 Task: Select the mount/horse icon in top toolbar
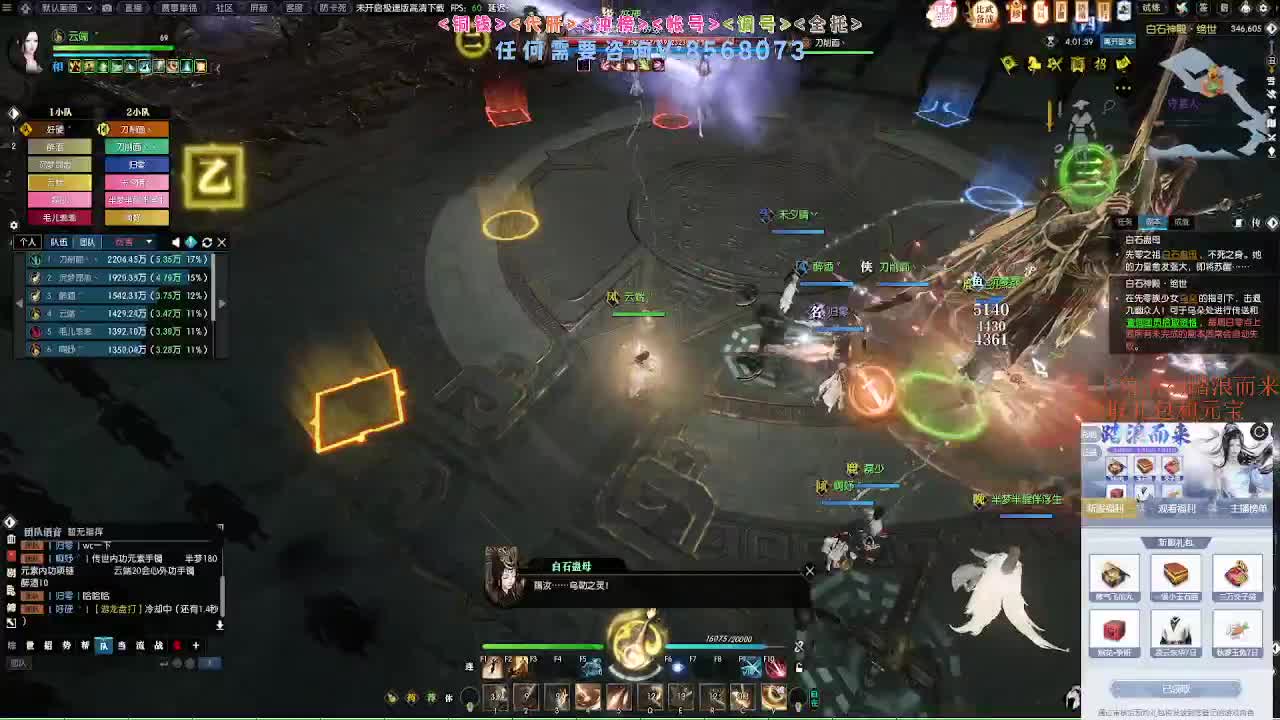point(1033,64)
